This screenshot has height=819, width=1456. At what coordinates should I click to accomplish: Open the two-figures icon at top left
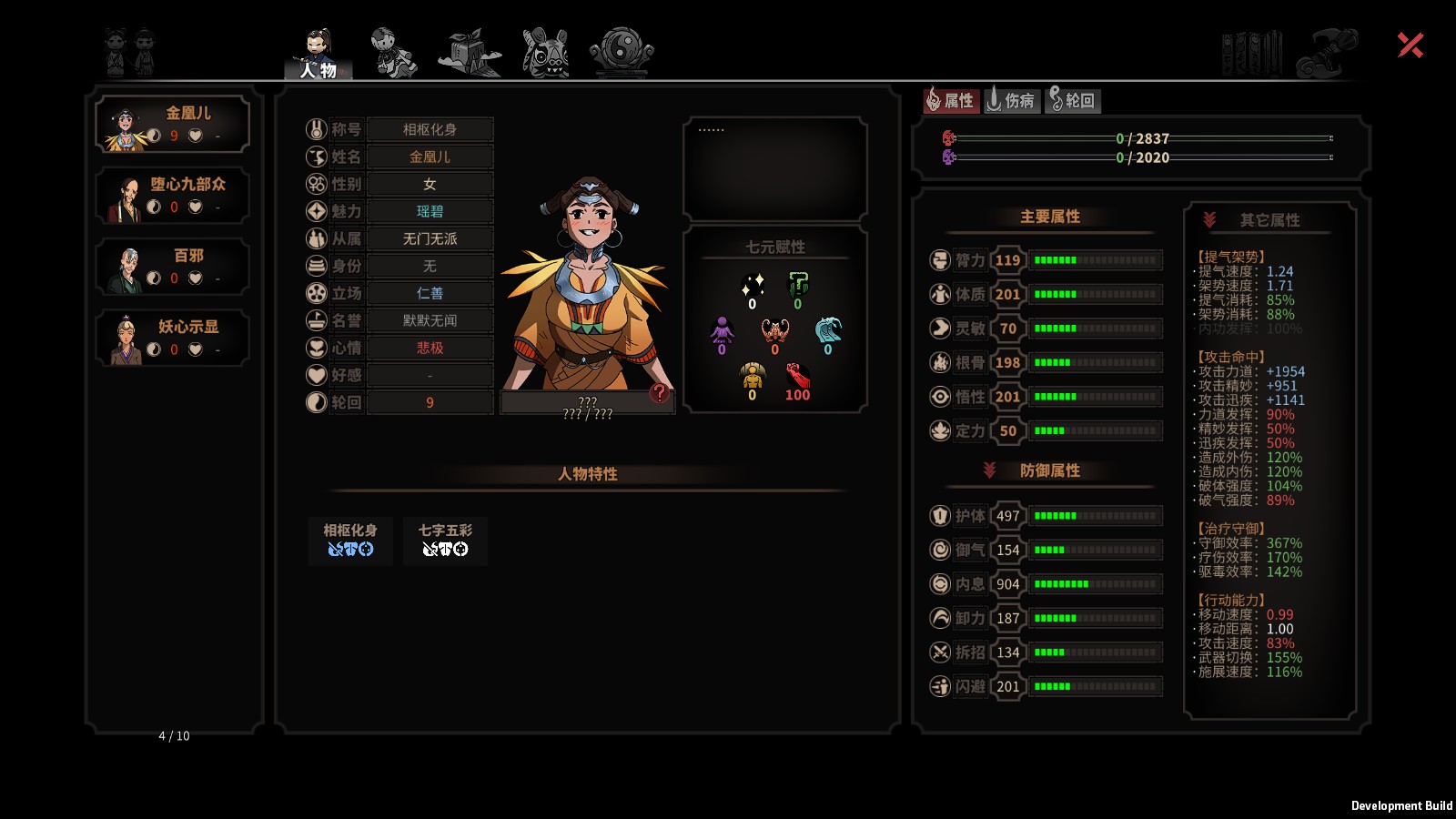pos(129,52)
